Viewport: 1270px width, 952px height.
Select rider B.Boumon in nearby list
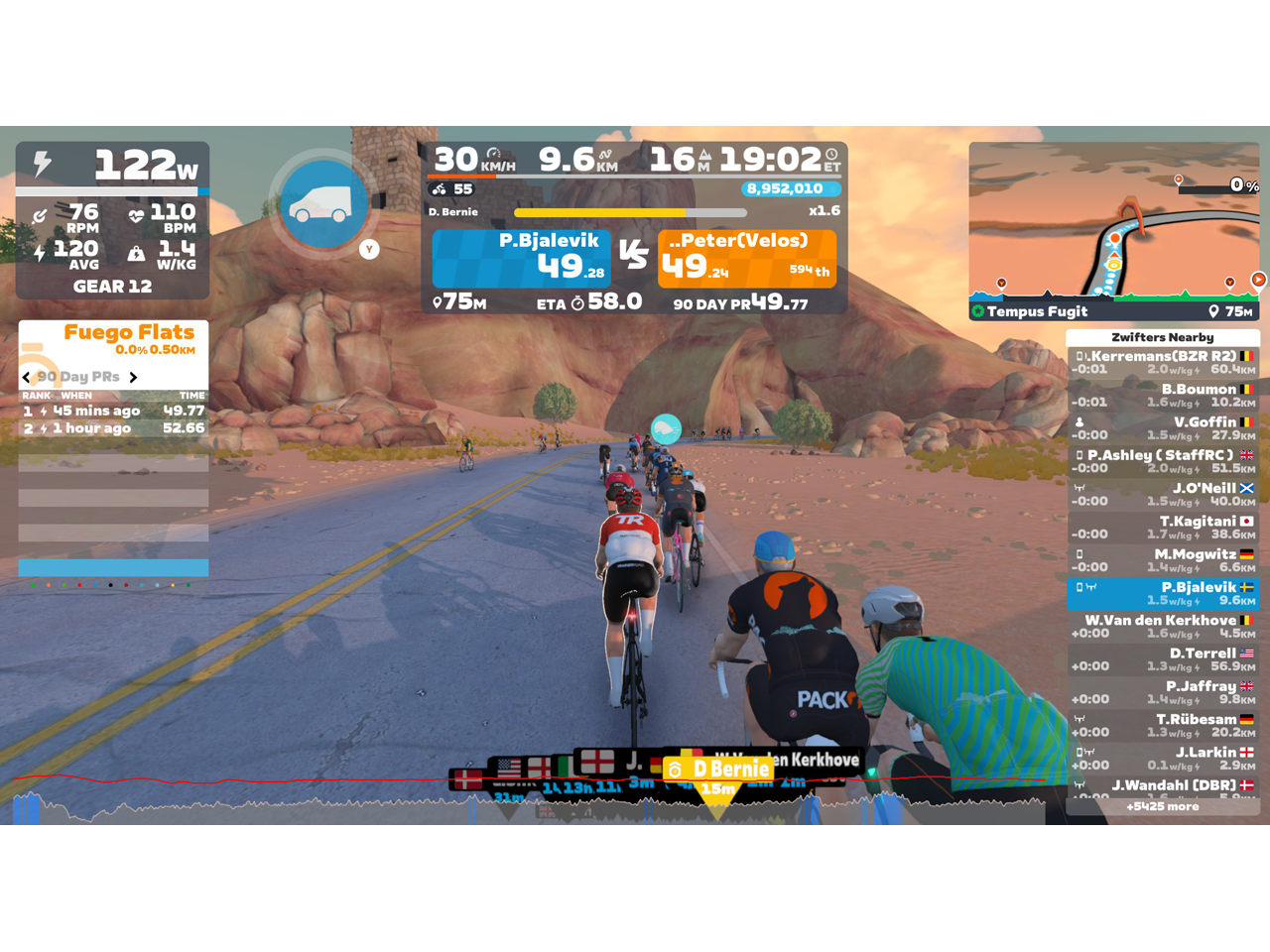click(1162, 396)
